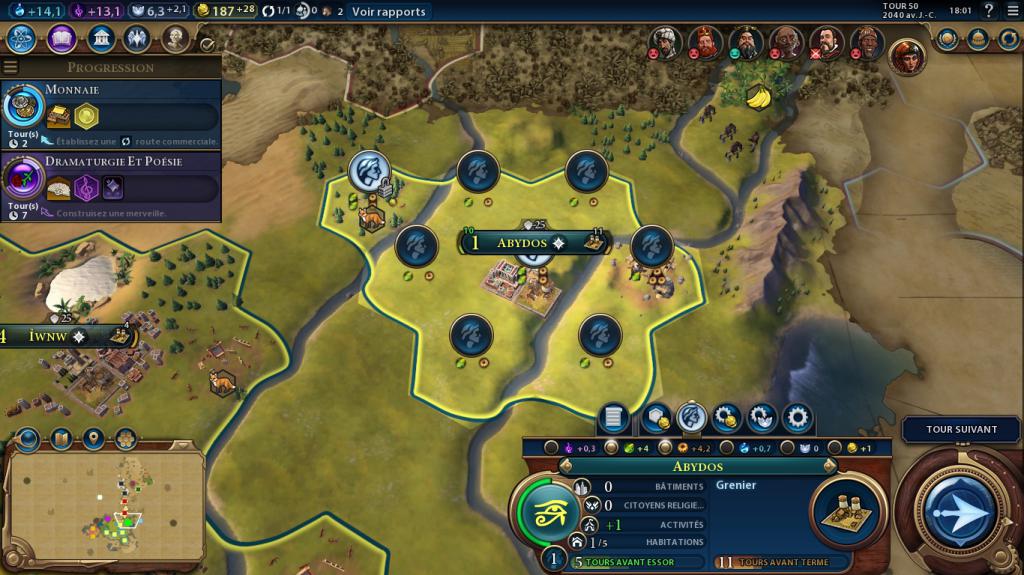
Task: Open the map pins button above minimap
Action: coord(94,439)
